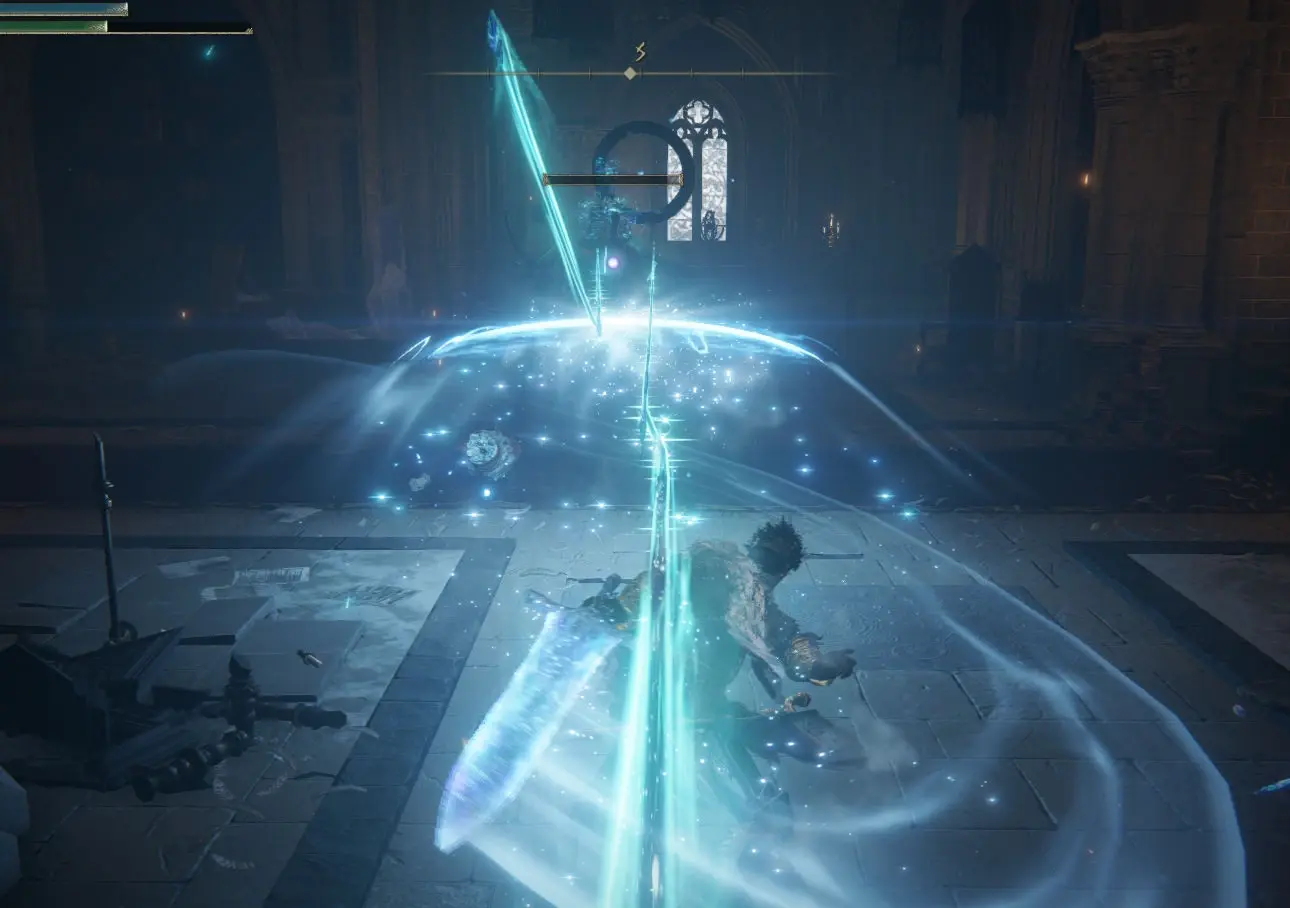
Task: Select the diamond marker on the compass
Action: coord(630,73)
